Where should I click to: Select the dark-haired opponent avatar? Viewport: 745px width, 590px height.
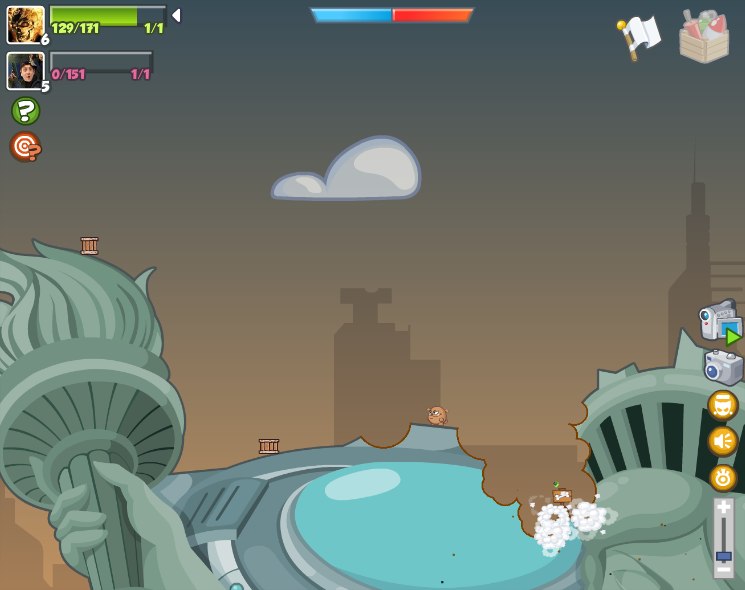point(25,71)
